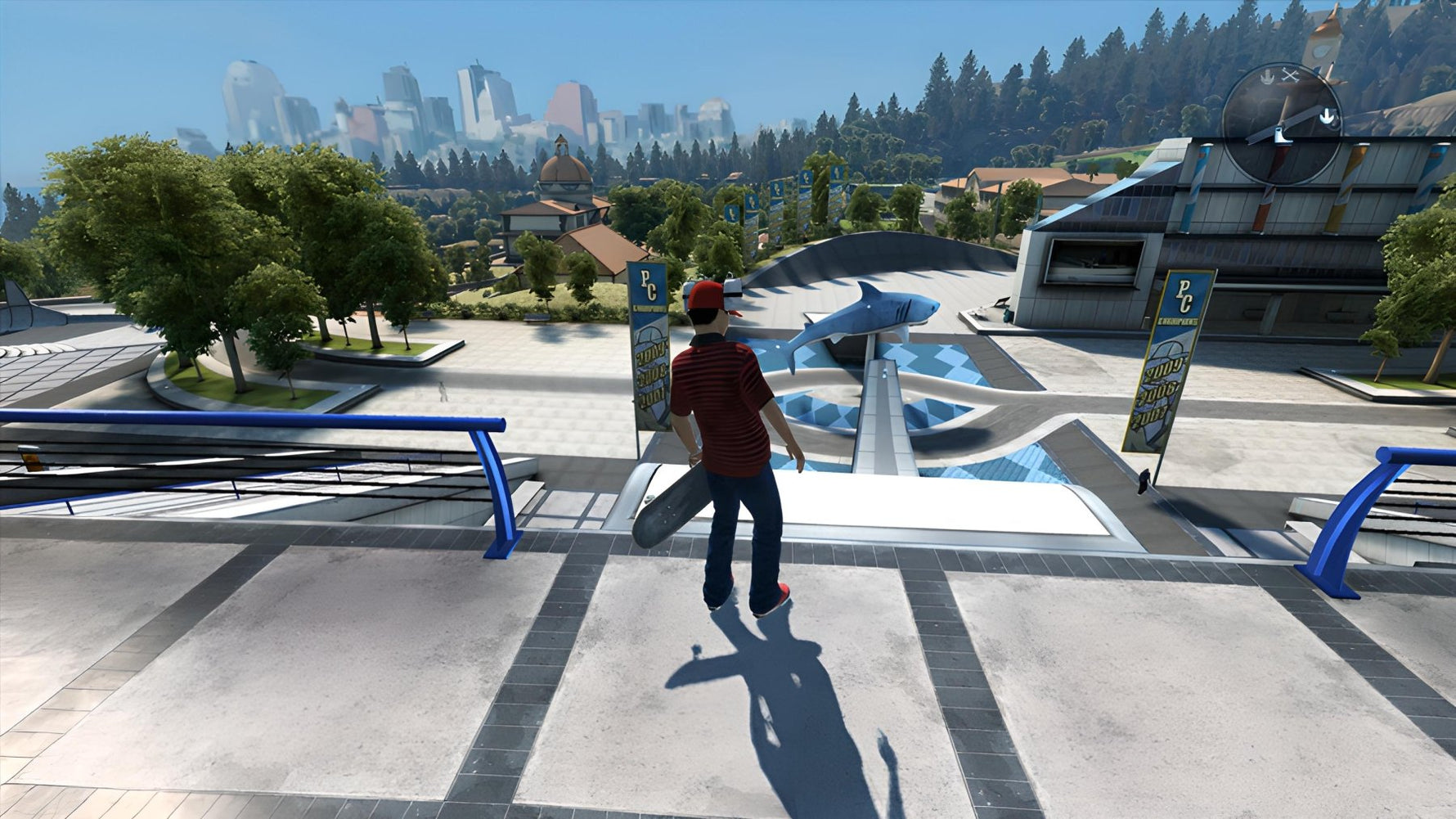Click the bright white arrow marker on minimap

[x=1328, y=117]
